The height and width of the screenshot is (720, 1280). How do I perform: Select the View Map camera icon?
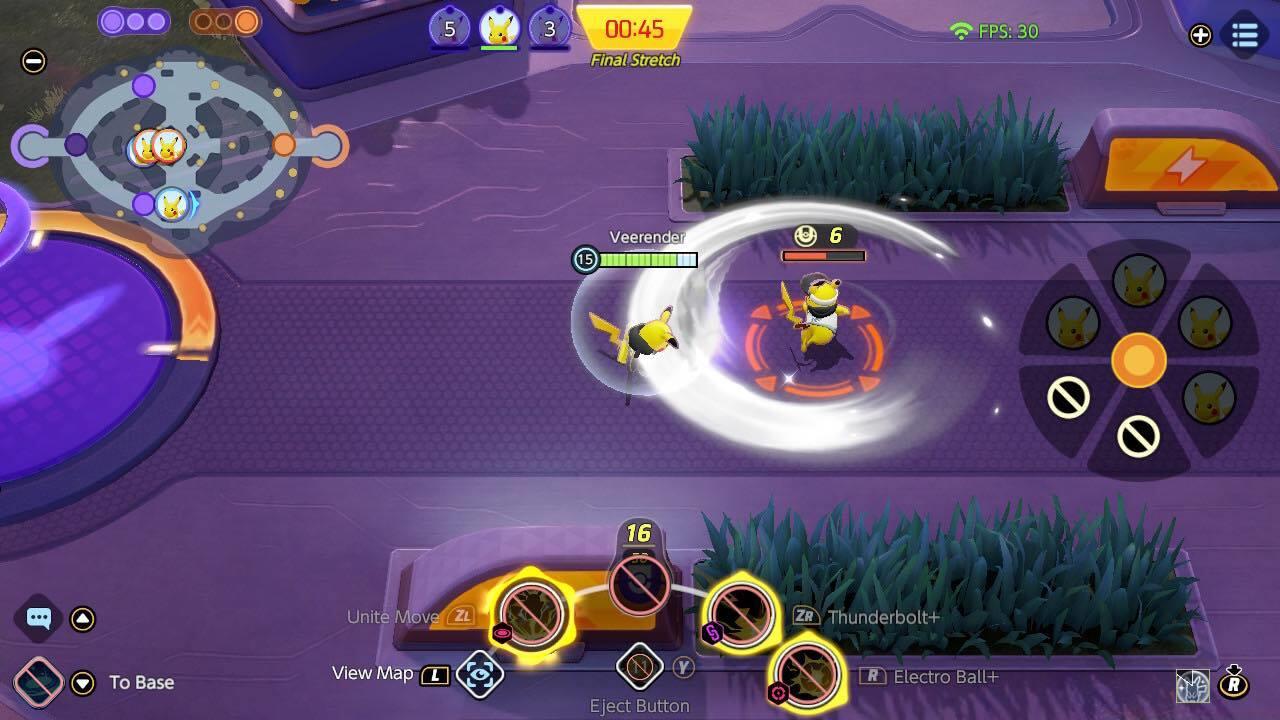pos(481,675)
